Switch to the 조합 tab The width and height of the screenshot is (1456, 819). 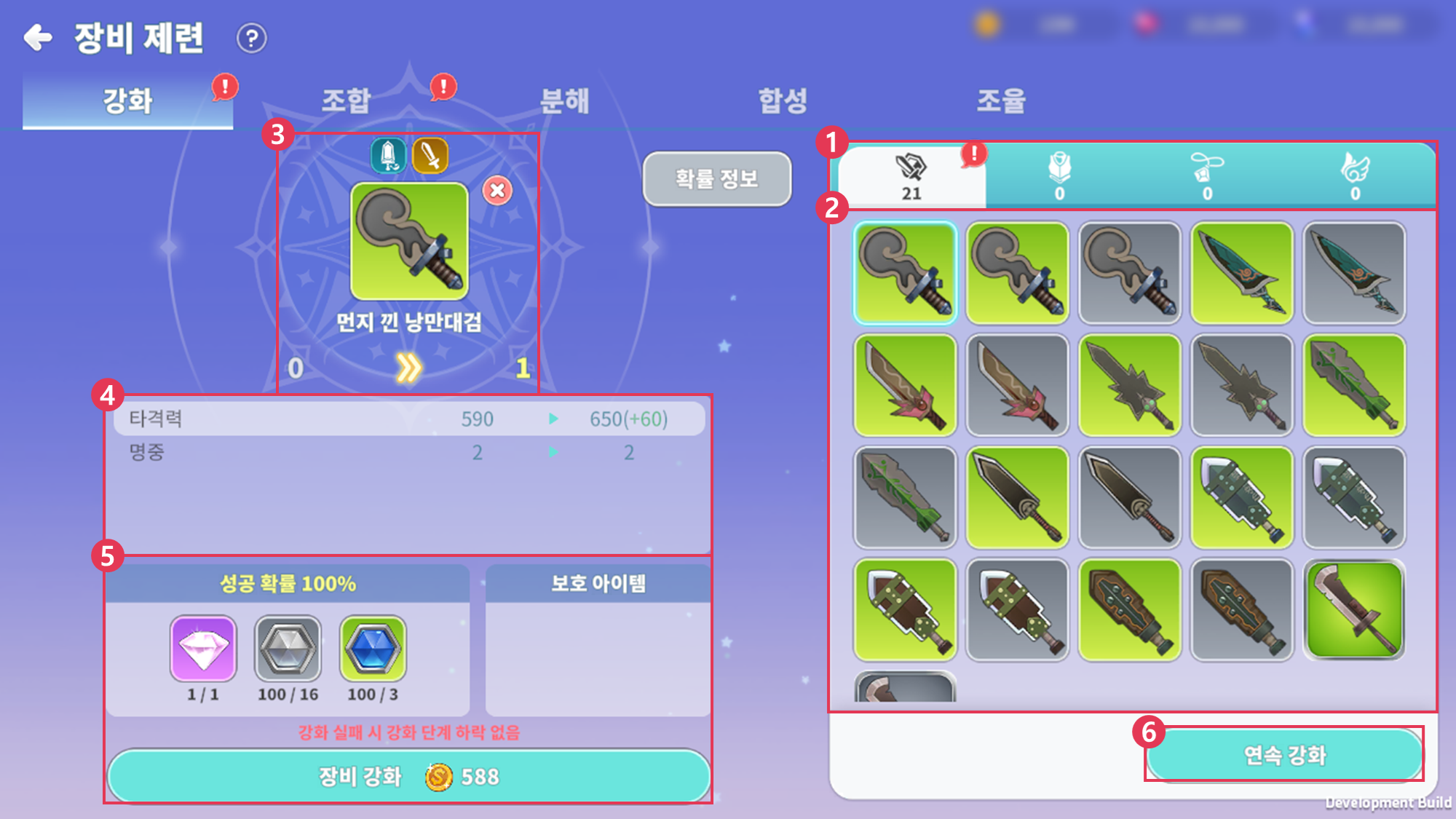coord(347,100)
